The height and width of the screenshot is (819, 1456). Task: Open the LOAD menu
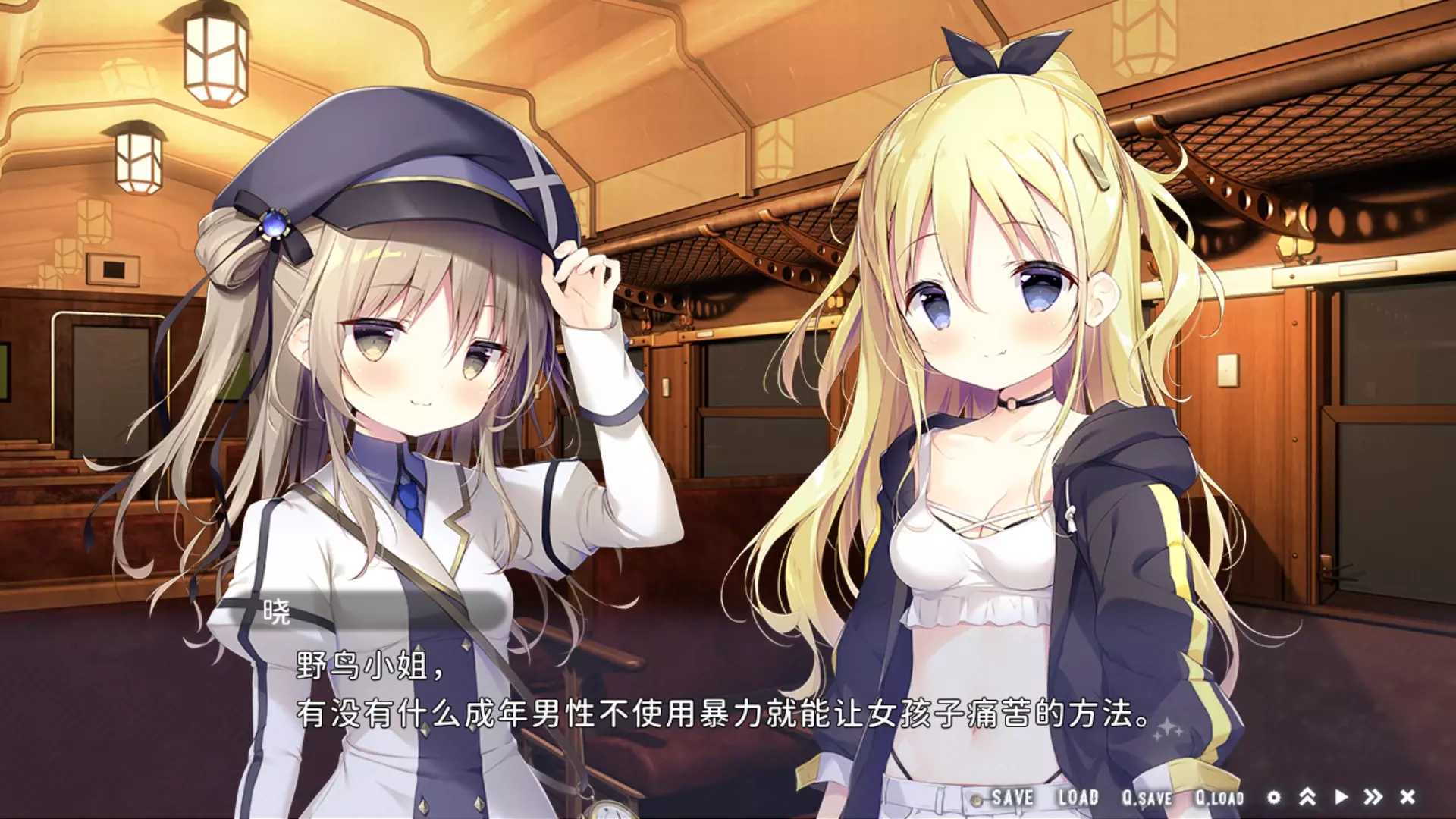click(1078, 797)
